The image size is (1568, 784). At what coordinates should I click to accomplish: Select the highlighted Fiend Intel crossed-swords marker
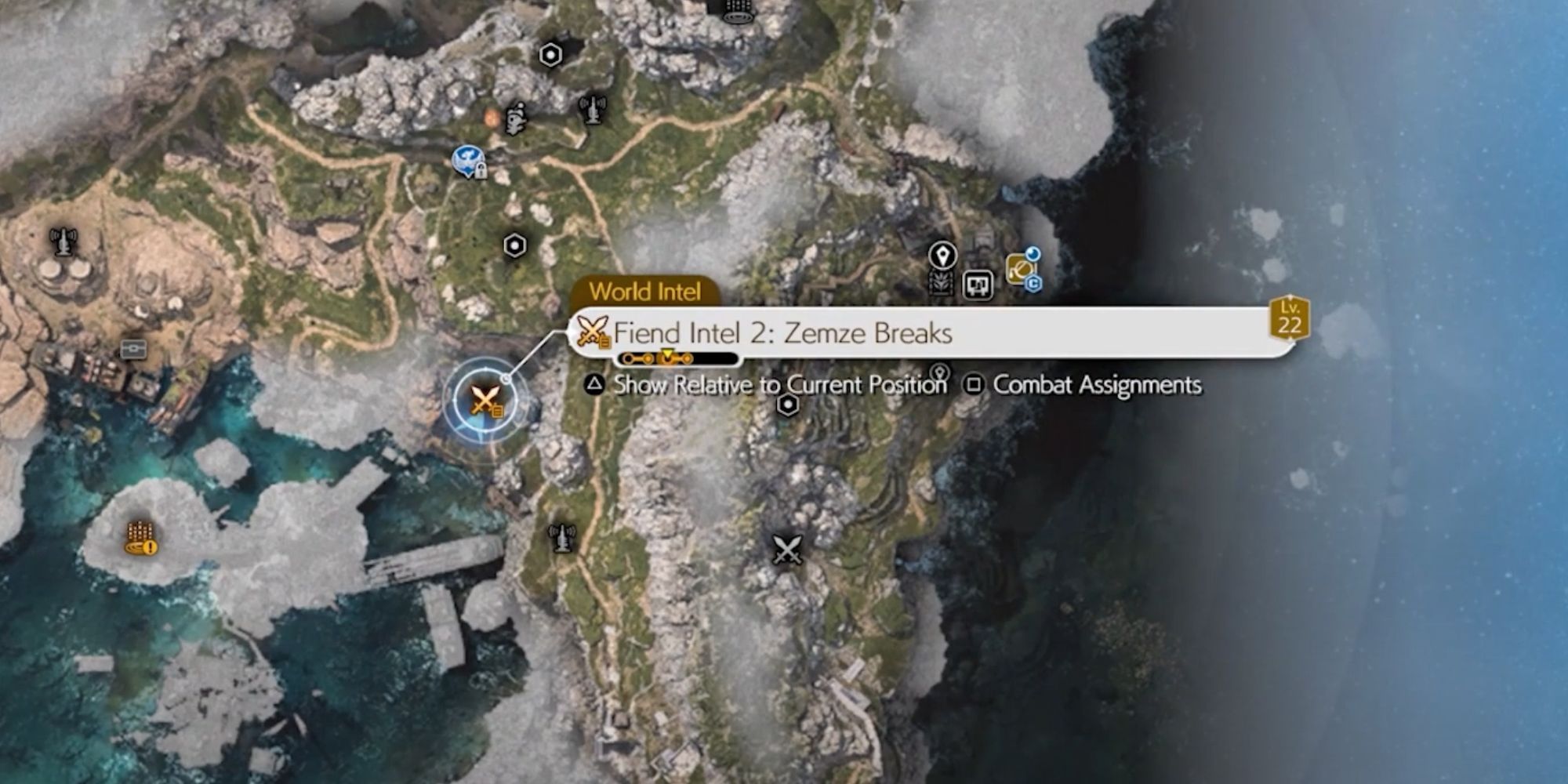485,401
